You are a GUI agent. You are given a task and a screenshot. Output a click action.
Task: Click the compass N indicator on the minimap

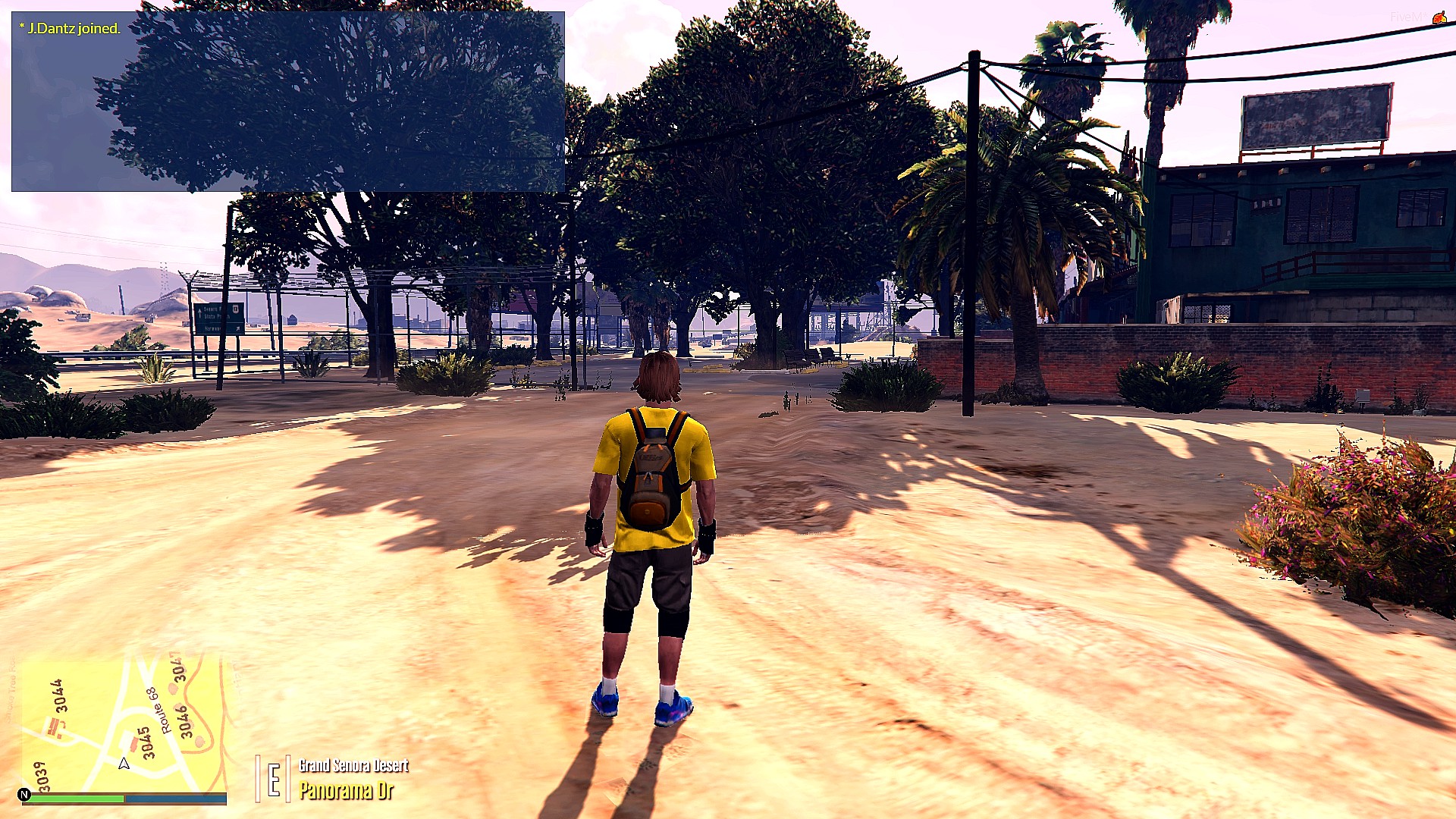coord(24,795)
